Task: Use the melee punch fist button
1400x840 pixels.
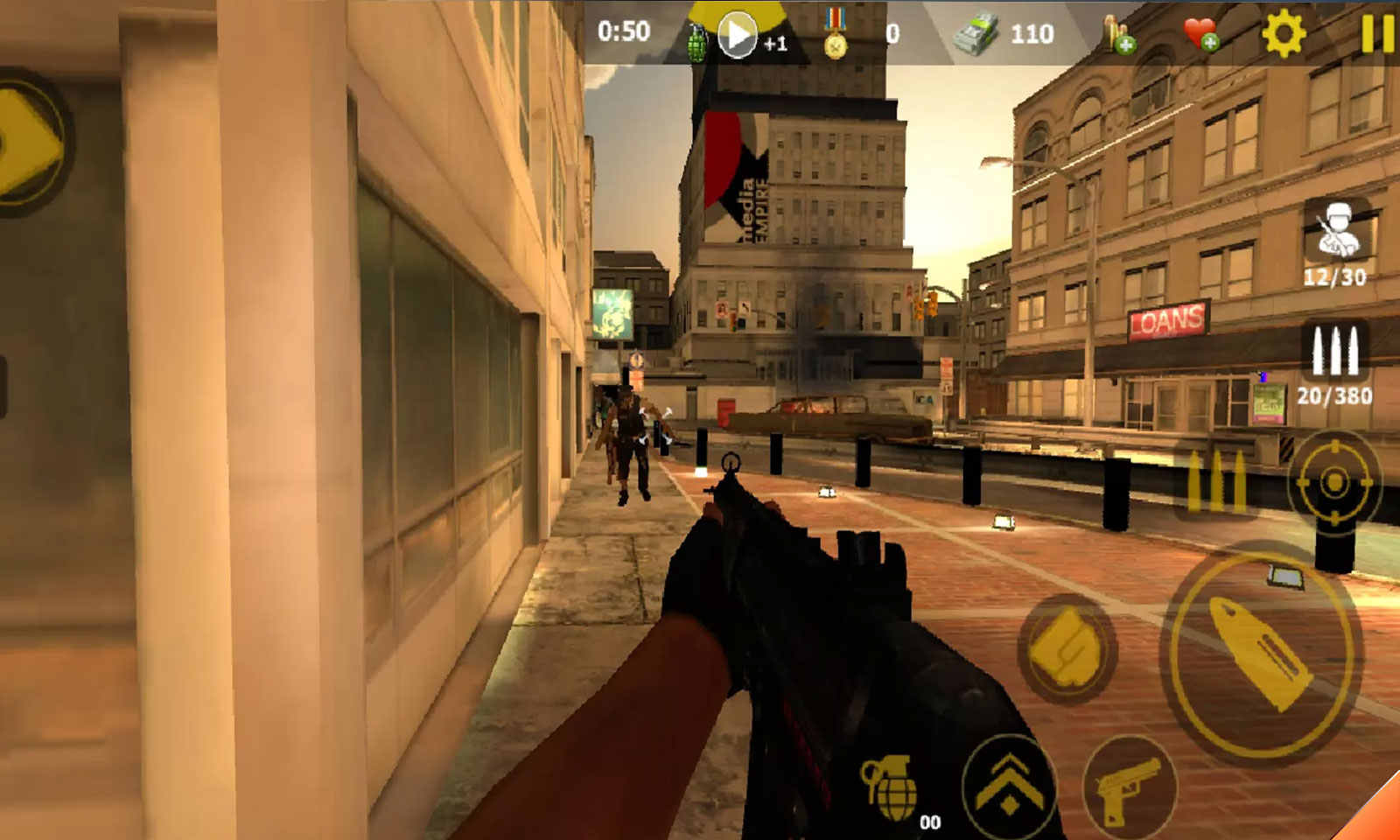Action: tap(1066, 649)
